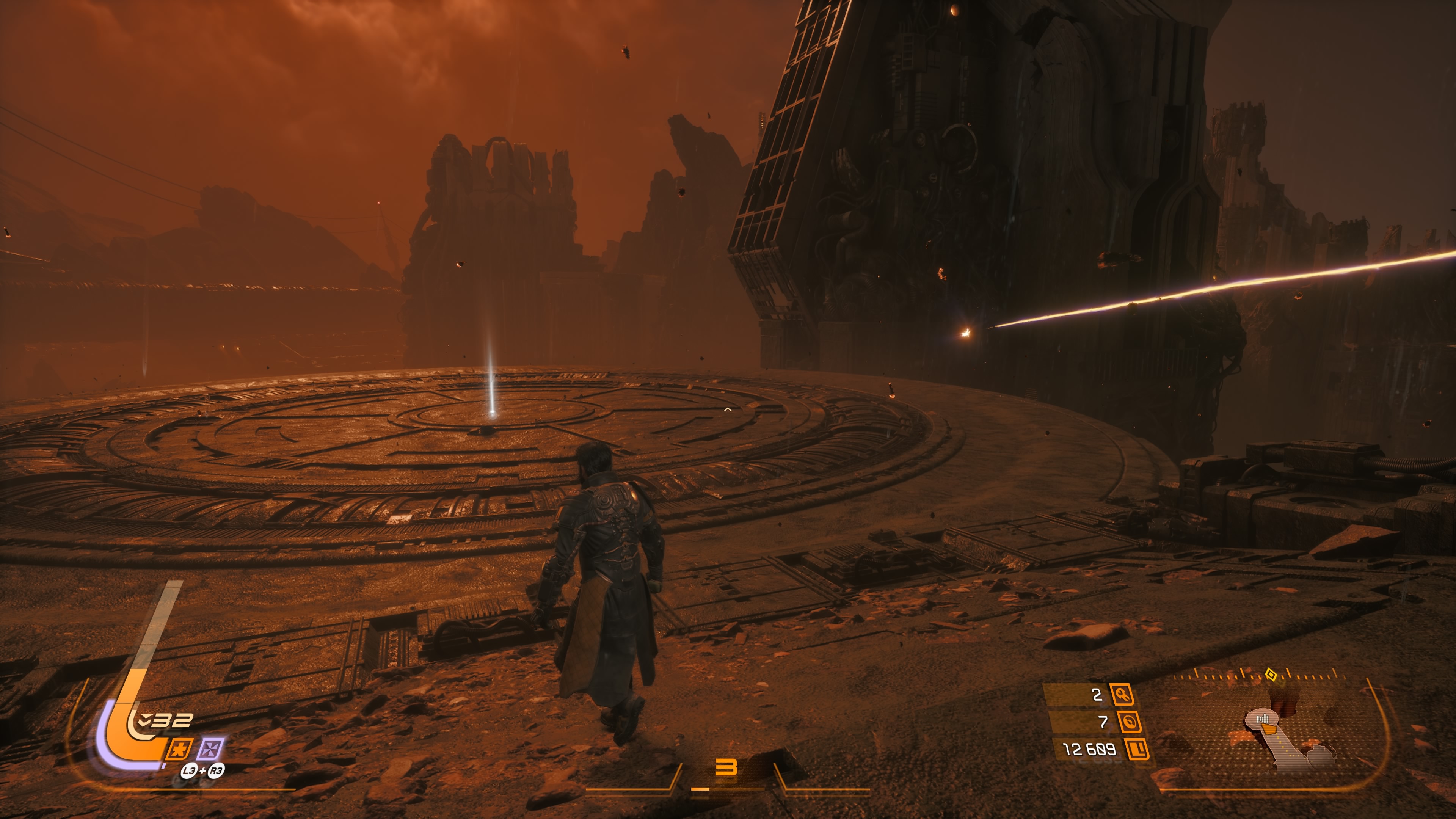Select the orange star-shaped ability icon
1456x819 pixels.
pyautogui.click(x=179, y=750)
